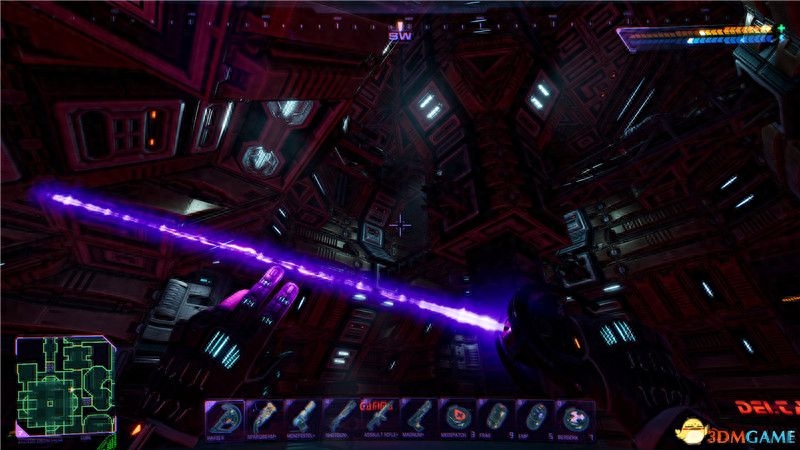Image resolution: width=800 pixels, height=450 pixels.
Task: Use the Medipatch slot
Action: [x=460, y=417]
